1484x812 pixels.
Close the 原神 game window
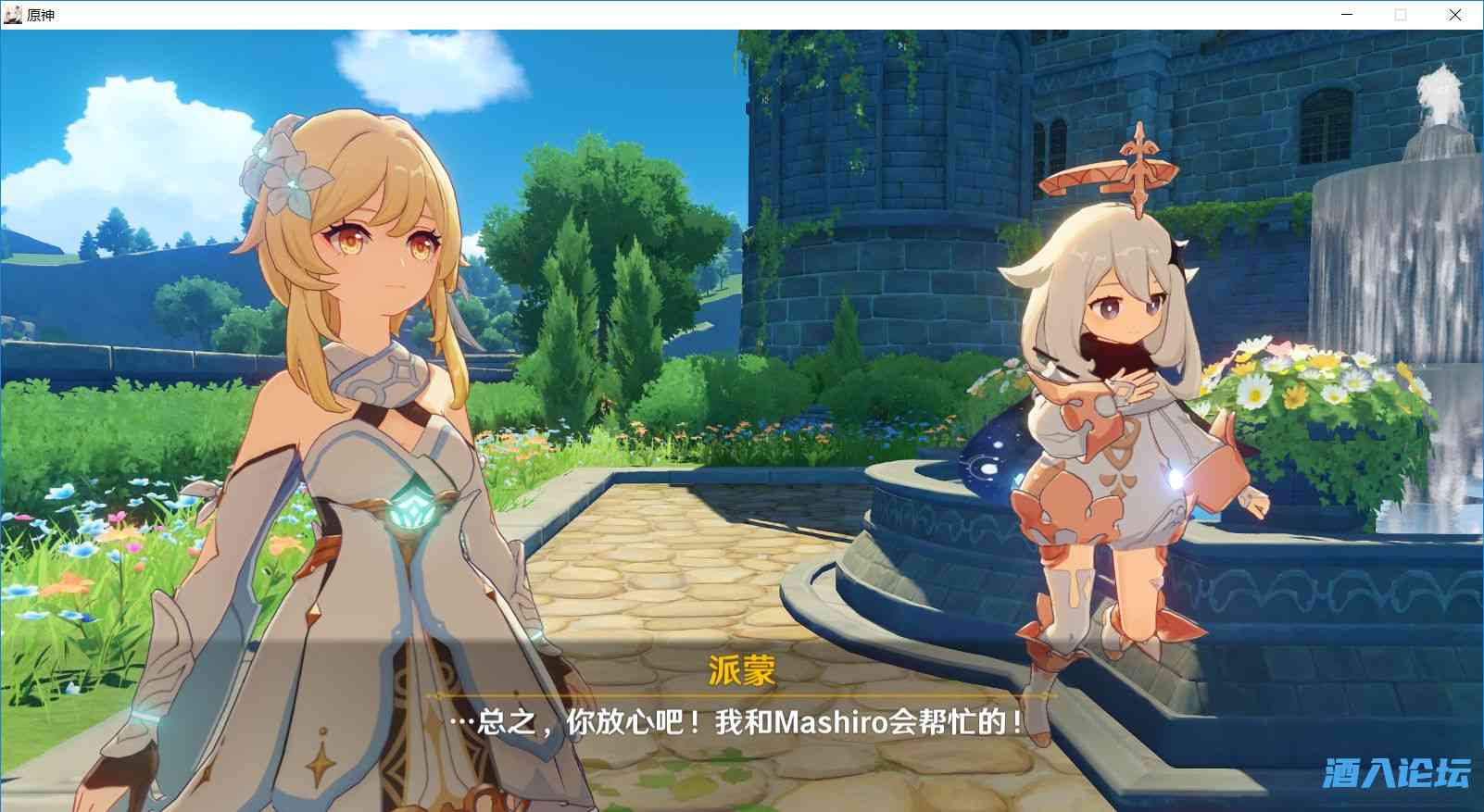click(x=1454, y=15)
